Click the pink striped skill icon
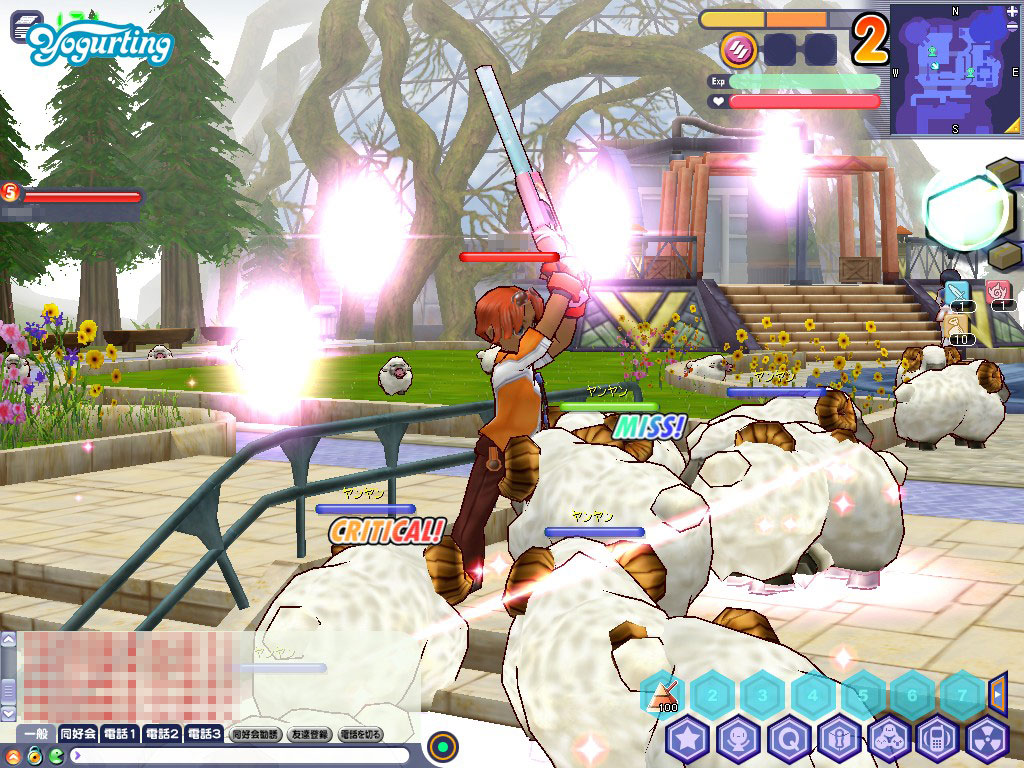This screenshot has width=1024, height=768. 739,48
